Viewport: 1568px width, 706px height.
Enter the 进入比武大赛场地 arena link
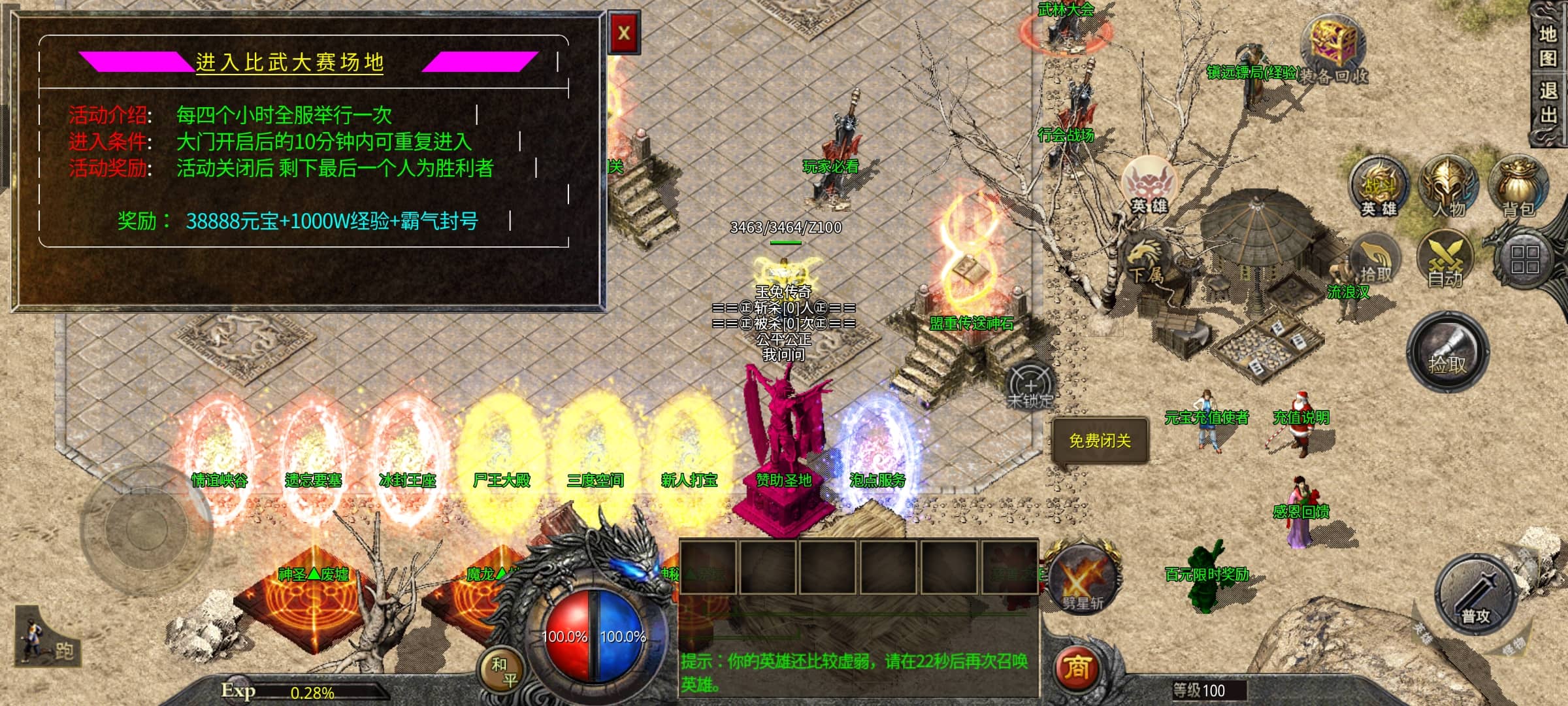pyautogui.click(x=289, y=62)
